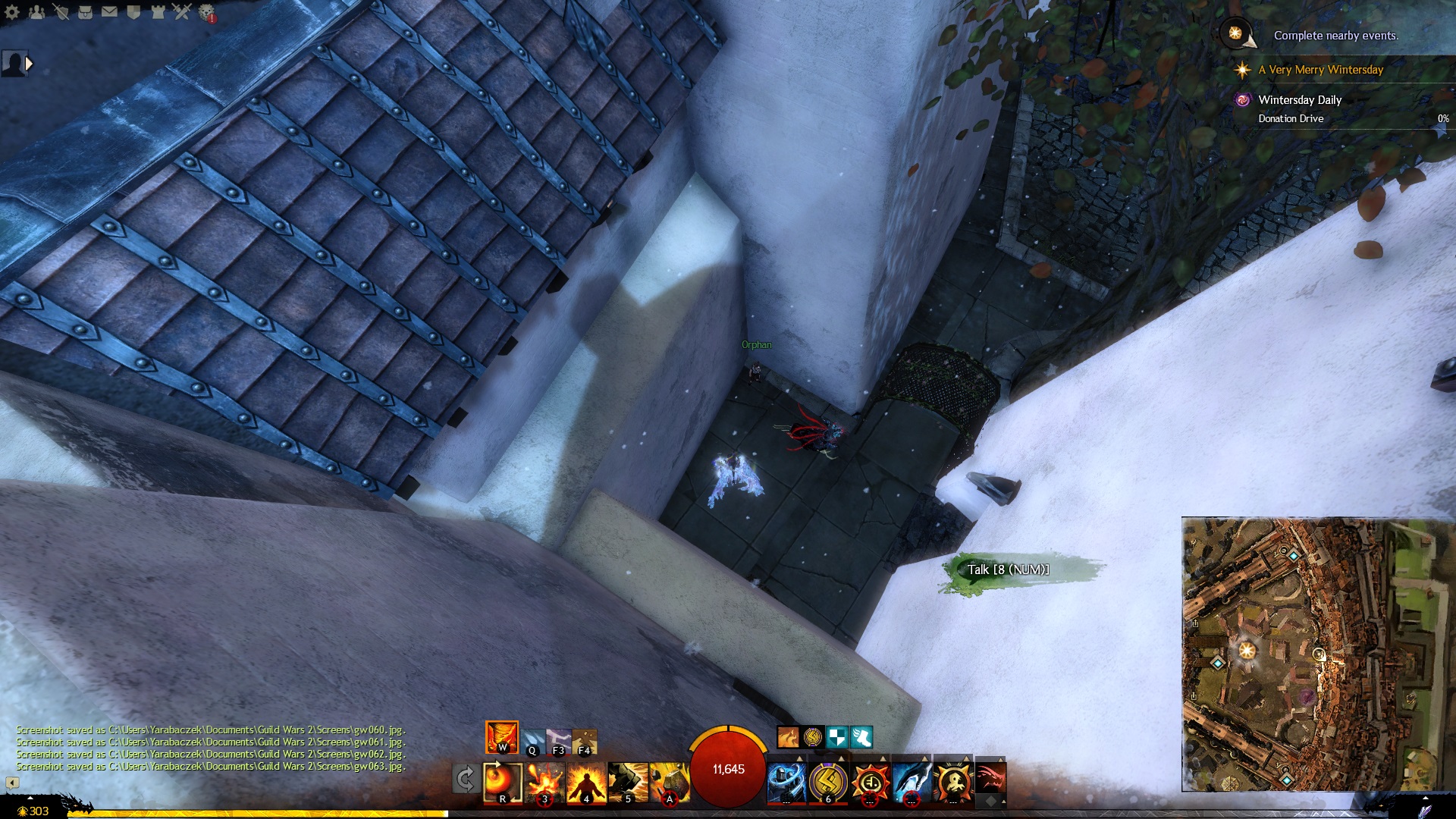Check mail via the envelope icon
1456x819 pixels.
point(109,12)
